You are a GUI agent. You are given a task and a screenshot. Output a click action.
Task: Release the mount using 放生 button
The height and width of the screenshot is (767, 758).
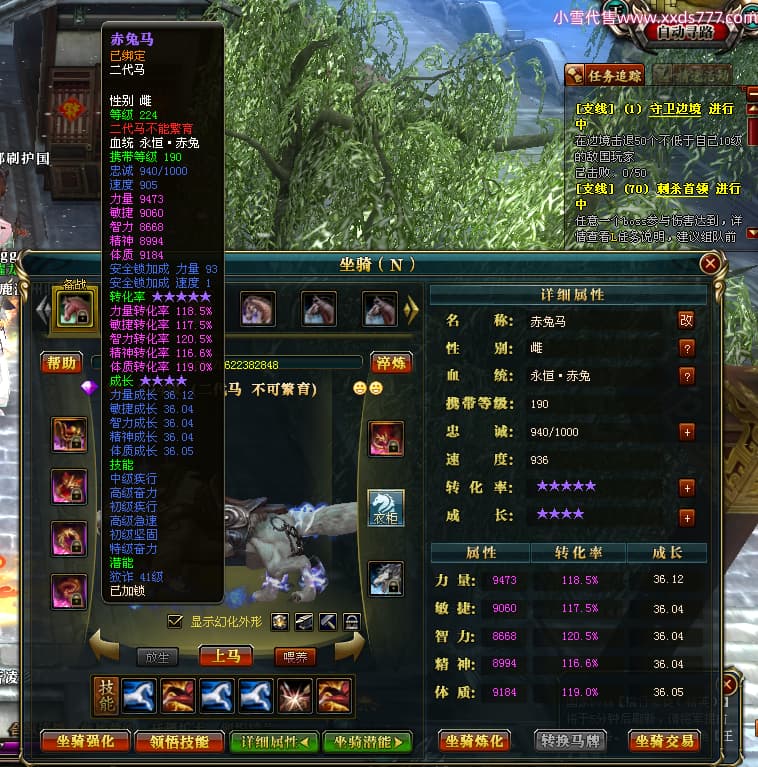point(157,657)
